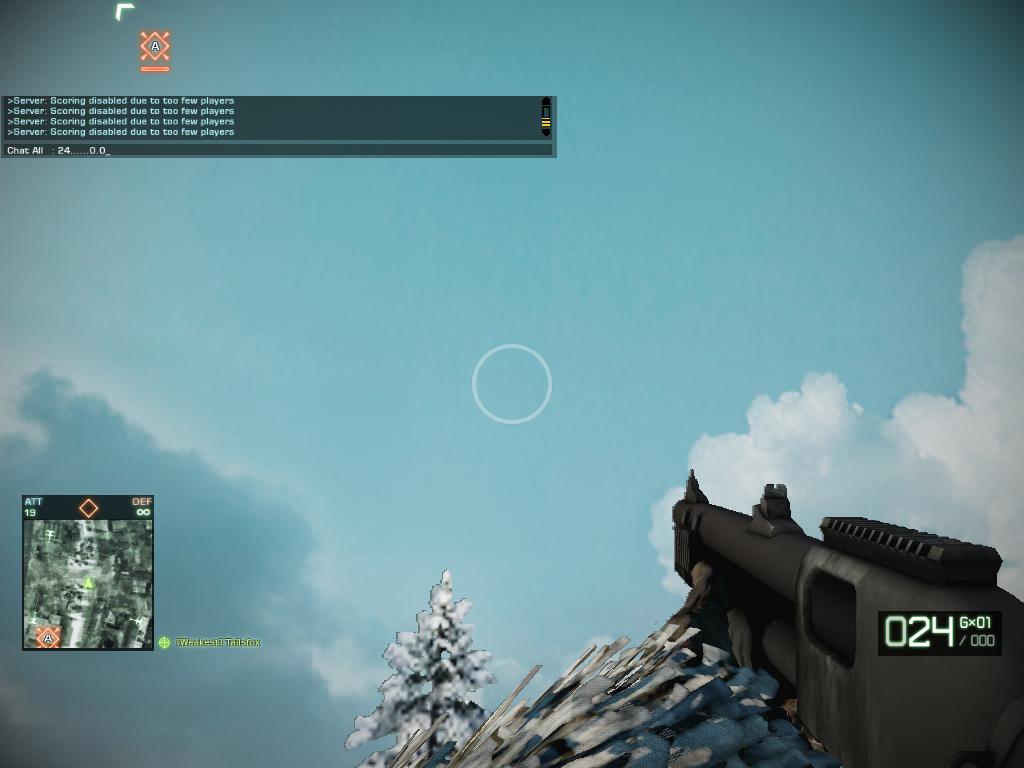Open the minimap

(88, 584)
